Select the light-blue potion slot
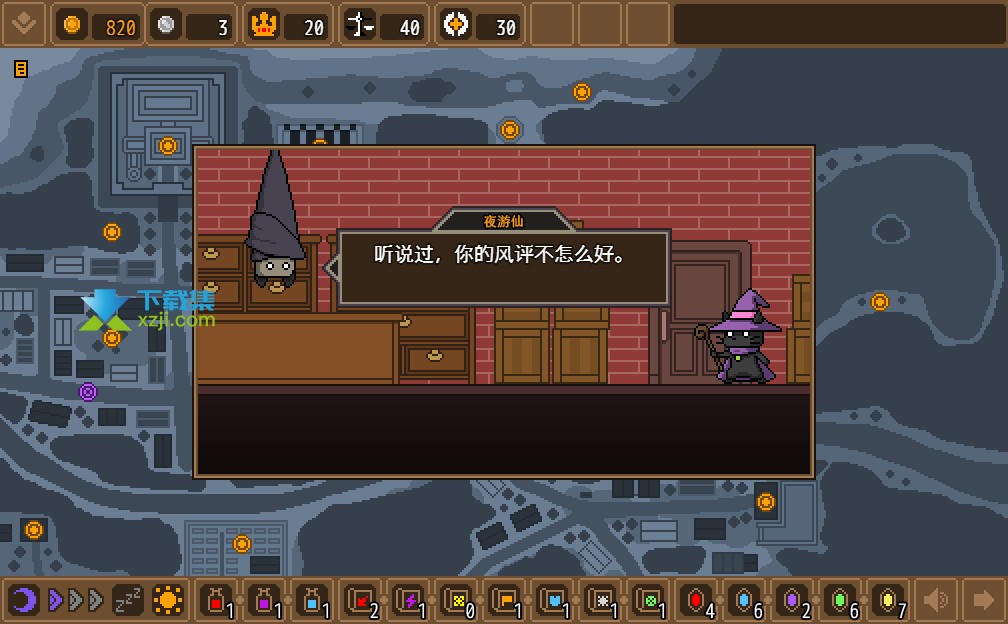Screen dimensions: 1008x624 pos(313,600)
